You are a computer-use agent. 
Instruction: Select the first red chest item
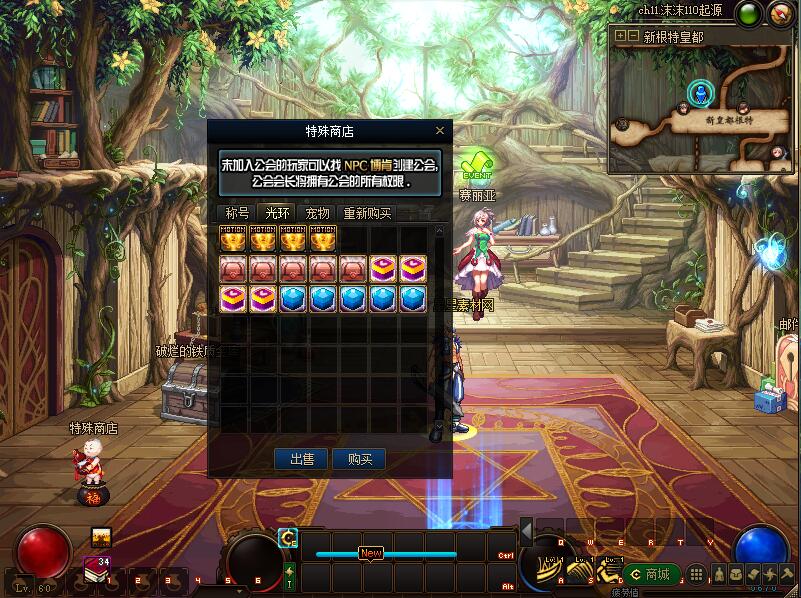click(233, 268)
